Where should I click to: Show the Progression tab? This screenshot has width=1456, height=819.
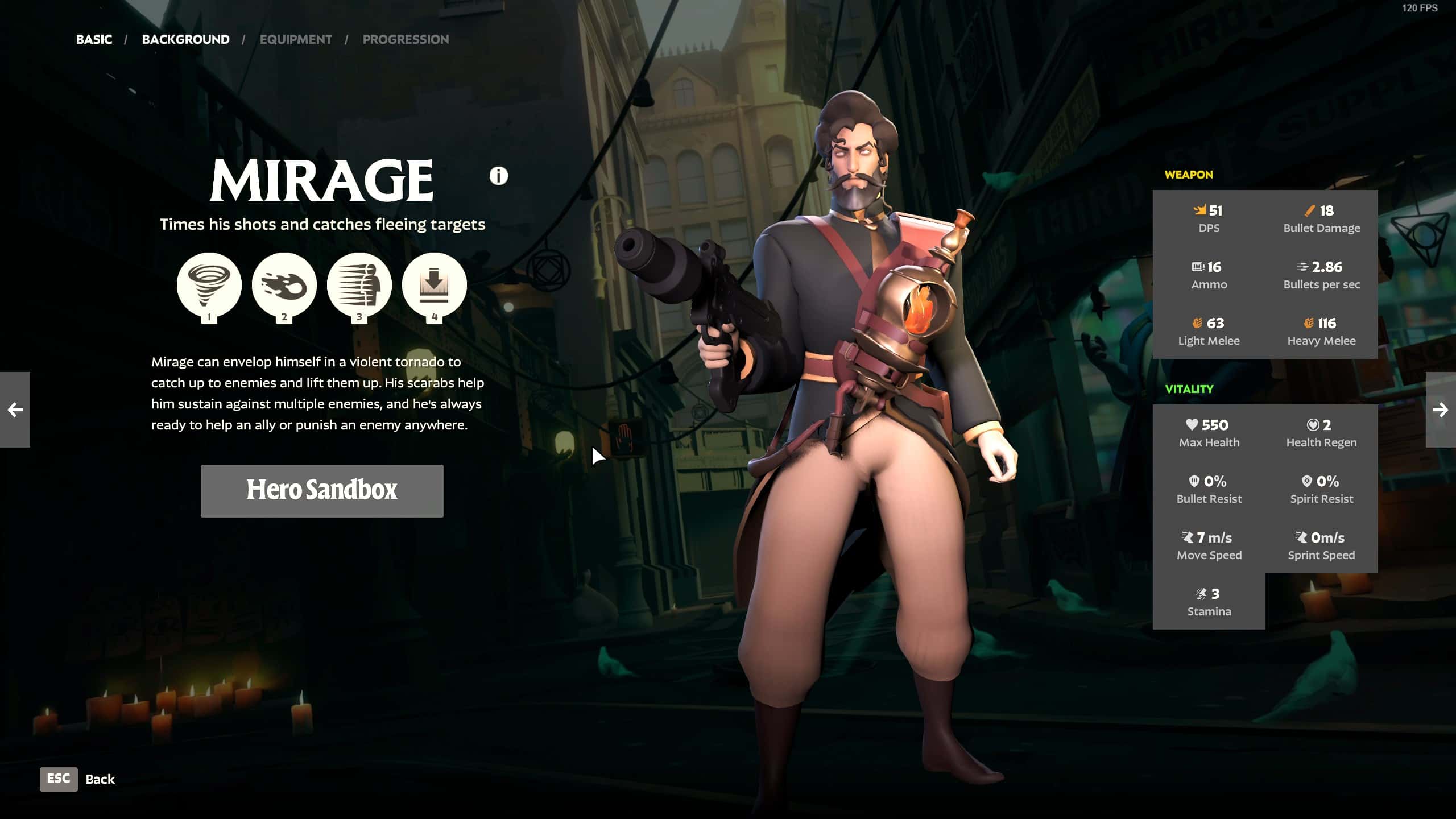[x=406, y=39]
